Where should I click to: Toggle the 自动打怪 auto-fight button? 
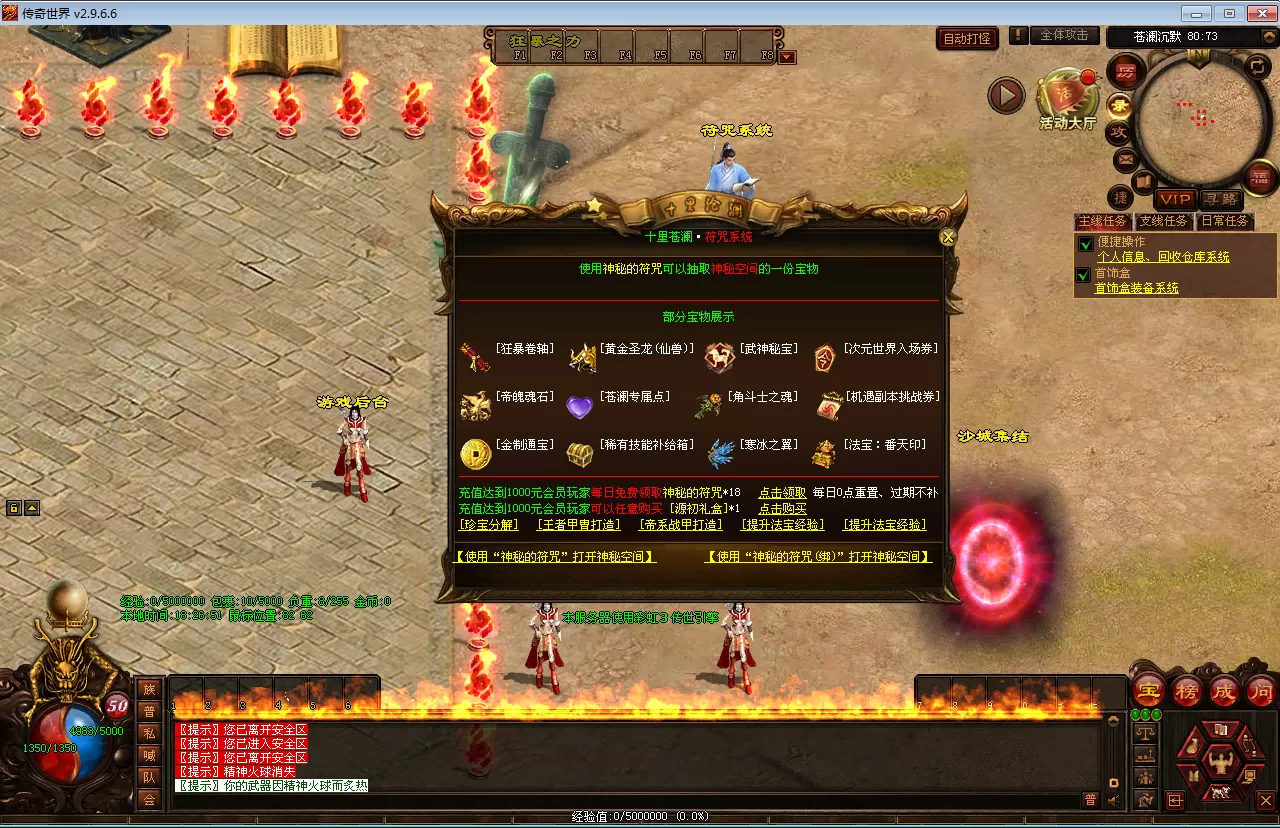pos(967,39)
